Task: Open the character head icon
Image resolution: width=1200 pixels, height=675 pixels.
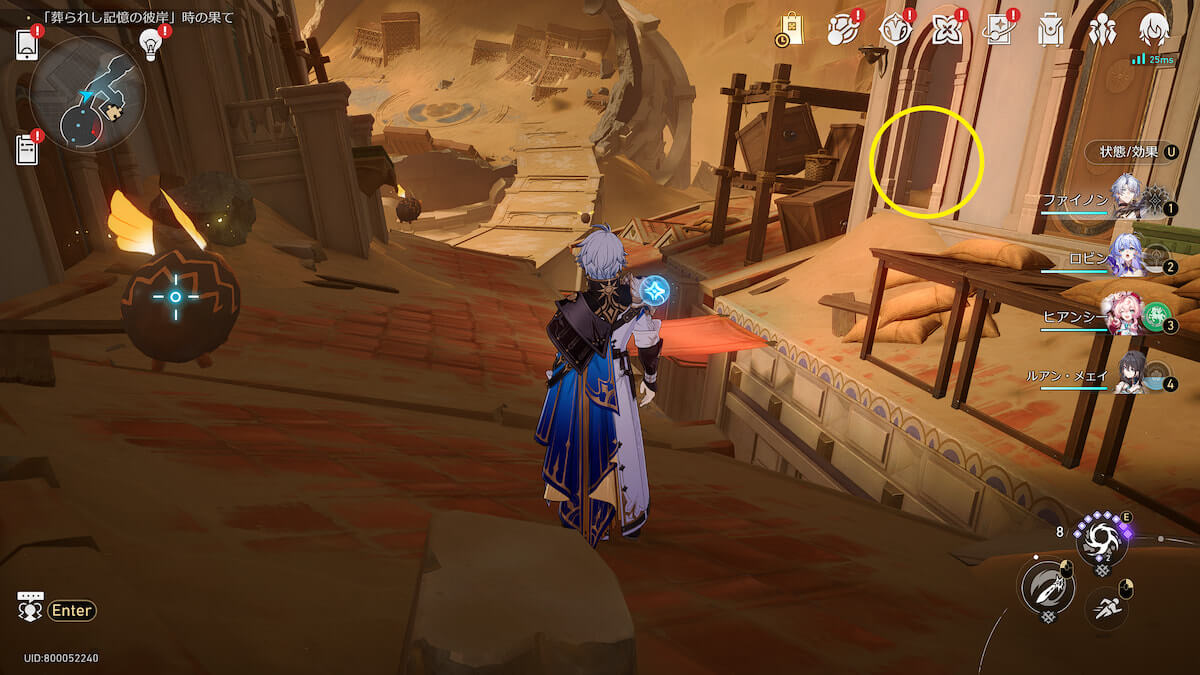Action: (x=1154, y=30)
